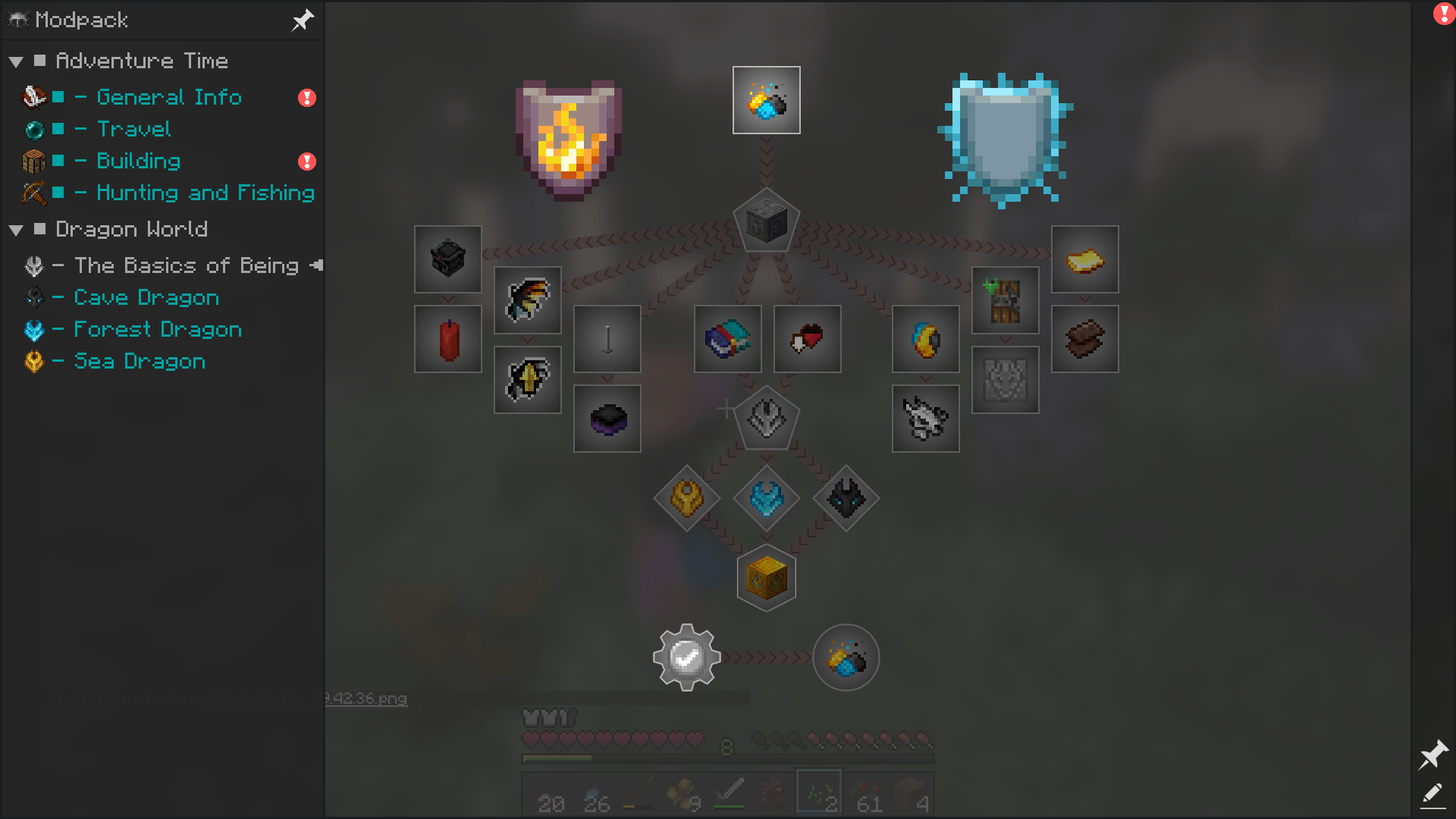Viewport: 1456px width, 819px height.
Task: Open the Travel chapter
Action: (x=133, y=129)
